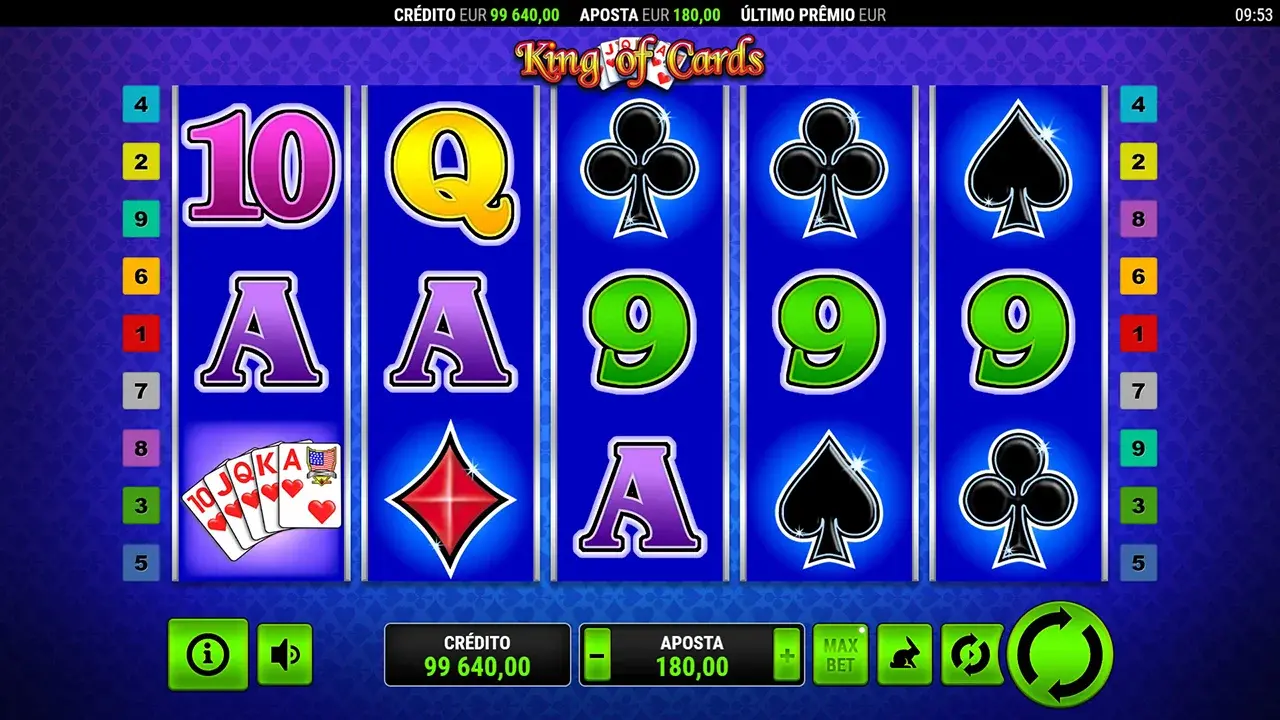Image resolution: width=1280 pixels, height=720 pixels.
Task: Click the King of Cards logo
Action: pos(641,59)
